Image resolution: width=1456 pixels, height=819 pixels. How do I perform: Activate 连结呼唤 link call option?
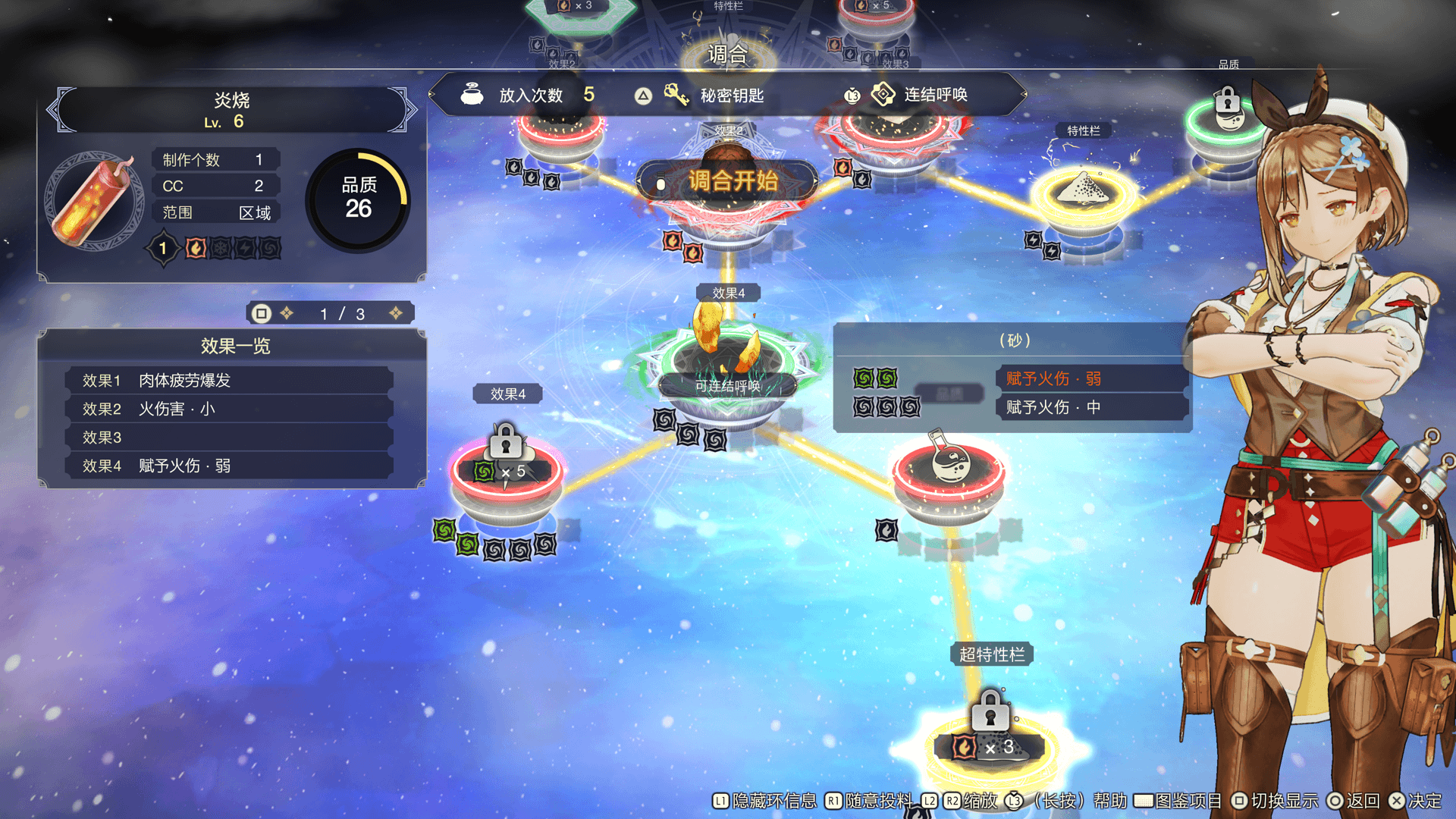coord(921,96)
